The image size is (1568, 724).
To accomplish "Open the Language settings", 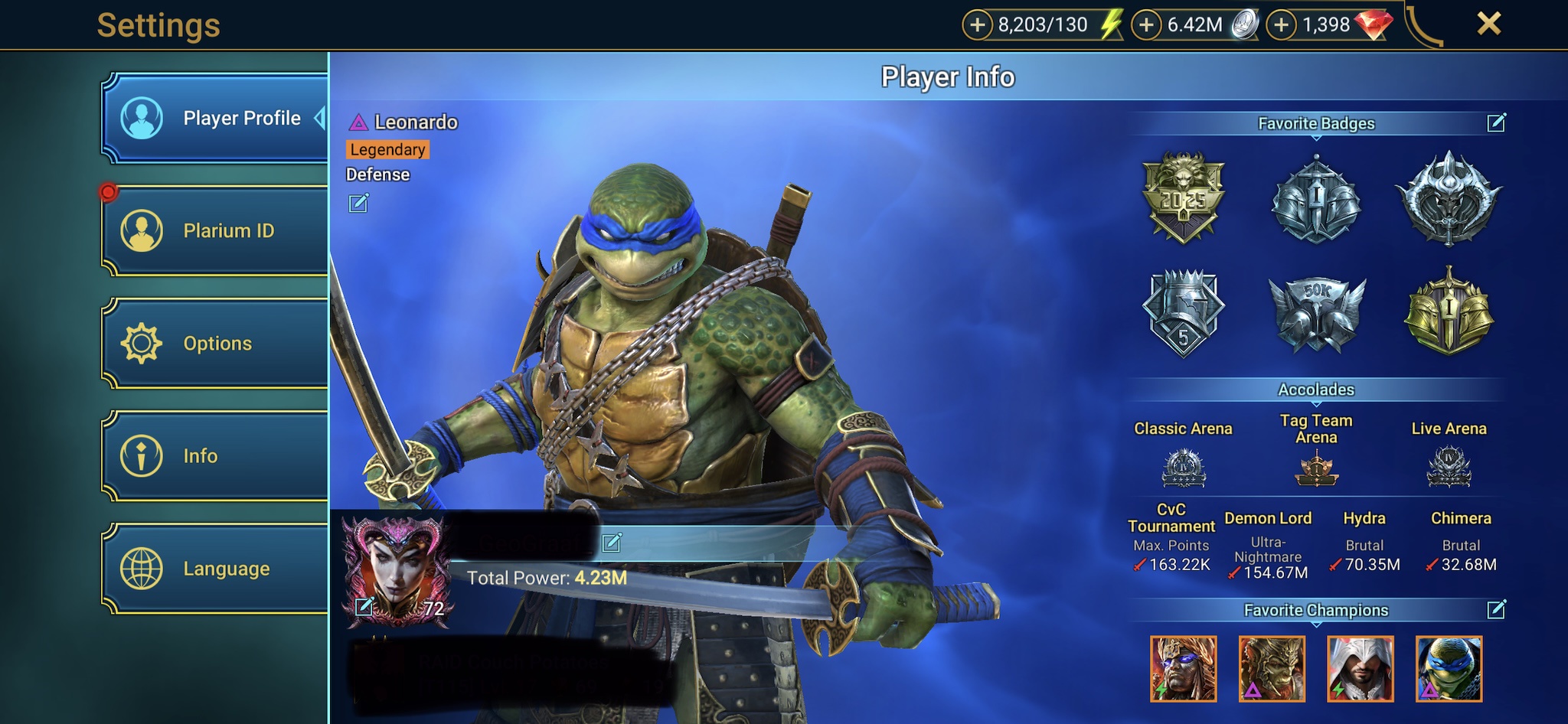I will pyautogui.click(x=214, y=569).
